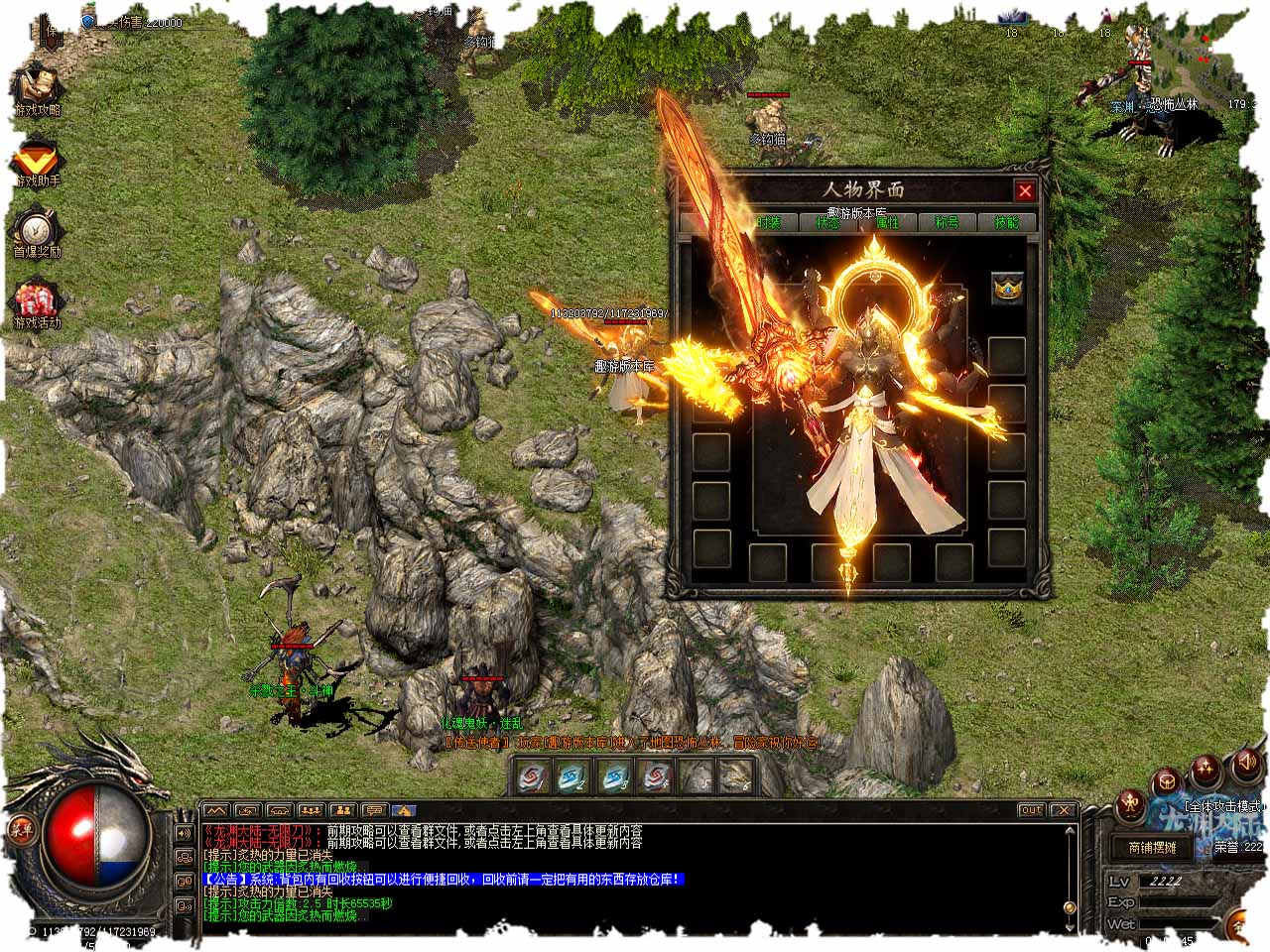Viewport: 1270px width, 952px height.
Task: Select the golden crown equipment slot
Action: tap(1008, 289)
